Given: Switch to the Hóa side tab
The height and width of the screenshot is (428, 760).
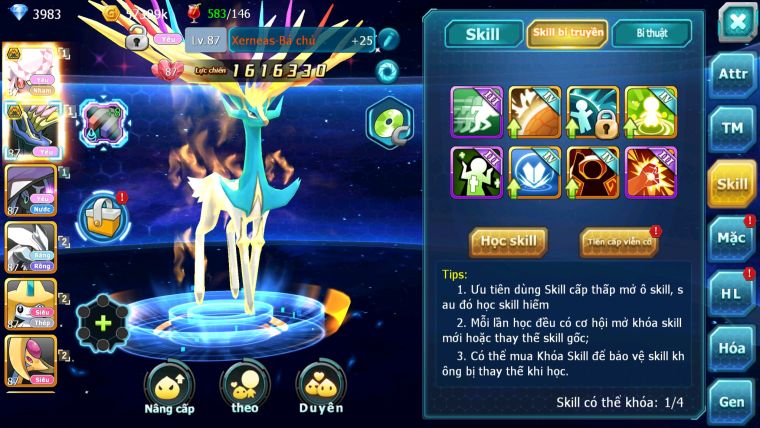Looking at the screenshot, I should (x=732, y=347).
